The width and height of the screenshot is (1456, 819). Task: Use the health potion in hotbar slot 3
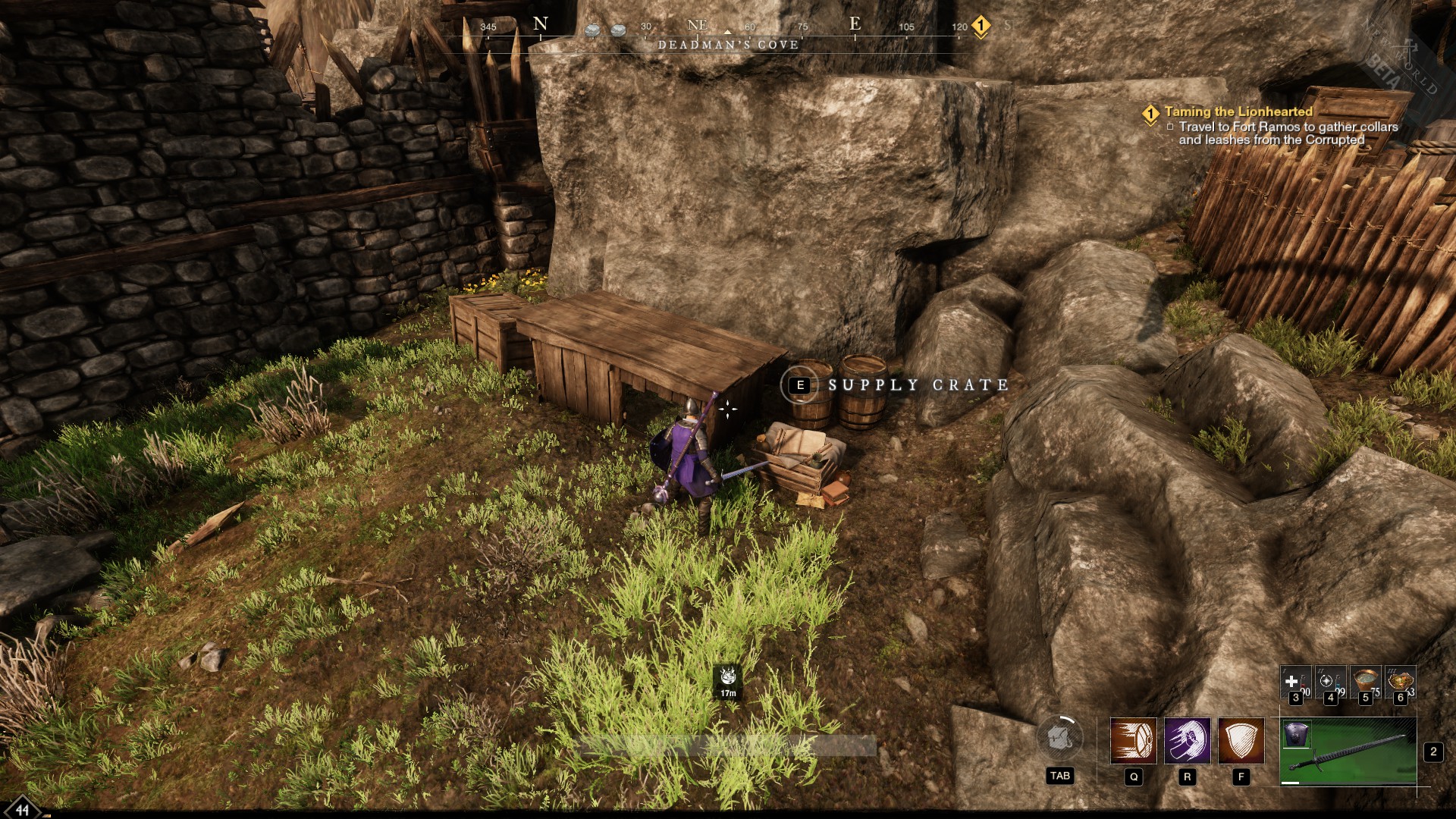click(x=1294, y=681)
